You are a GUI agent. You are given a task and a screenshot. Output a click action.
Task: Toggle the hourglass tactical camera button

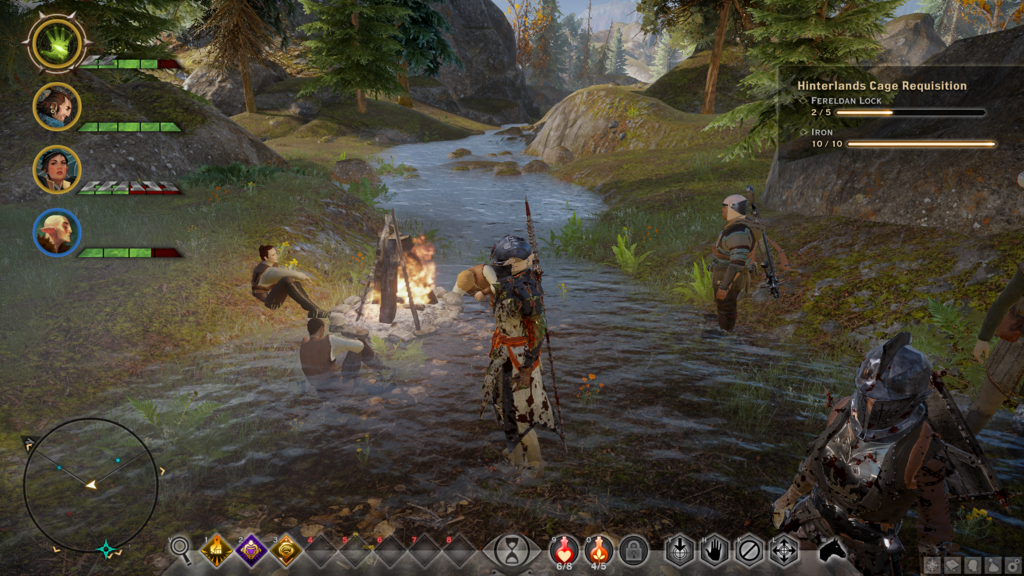(512, 550)
